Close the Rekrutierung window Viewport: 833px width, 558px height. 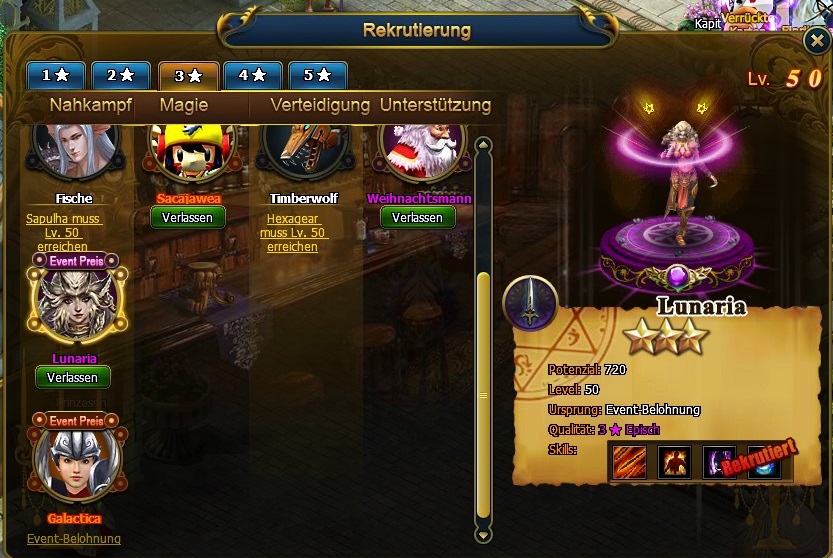pyautogui.click(x=816, y=42)
